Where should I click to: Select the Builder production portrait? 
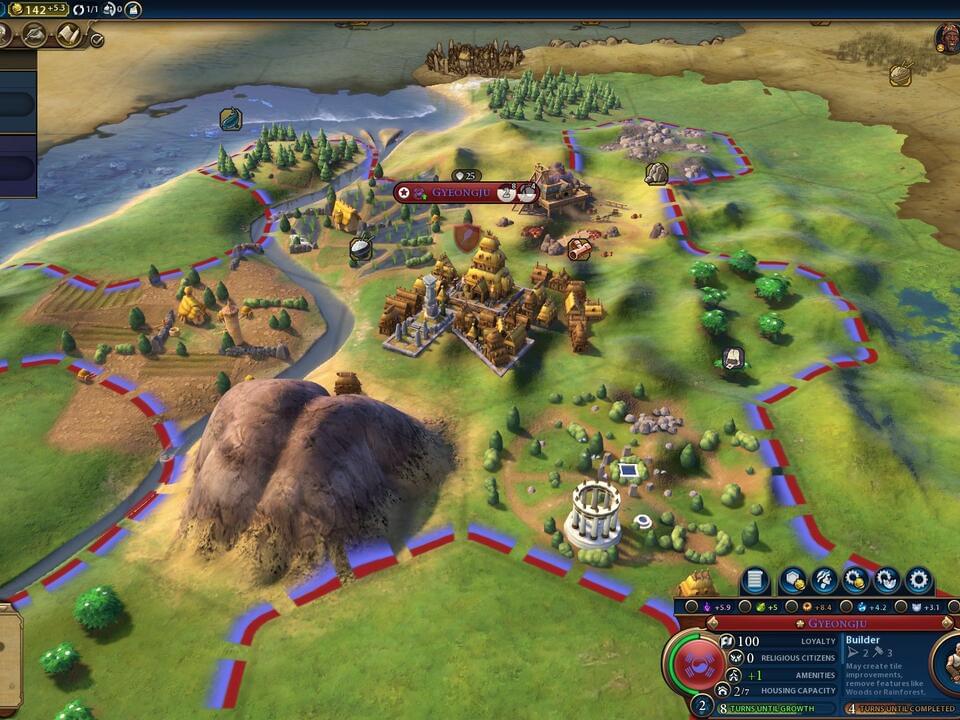click(947, 663)
